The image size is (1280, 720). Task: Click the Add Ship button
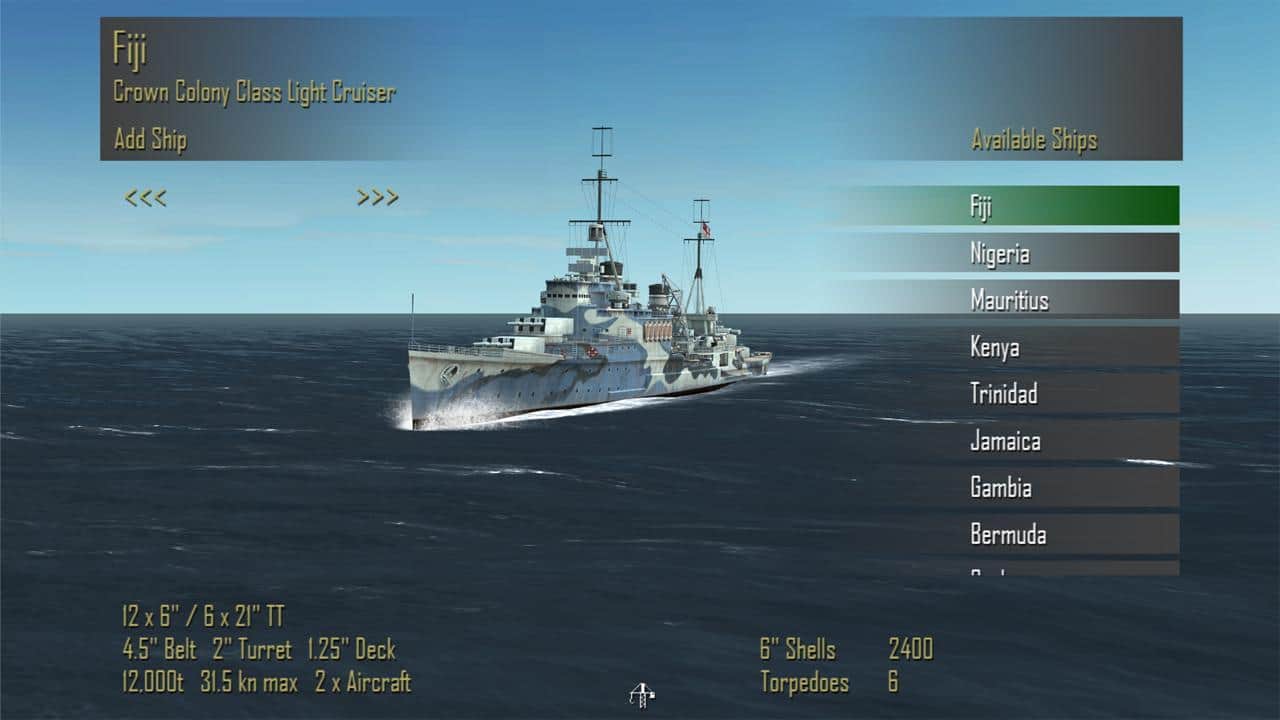tap(150, 140)
